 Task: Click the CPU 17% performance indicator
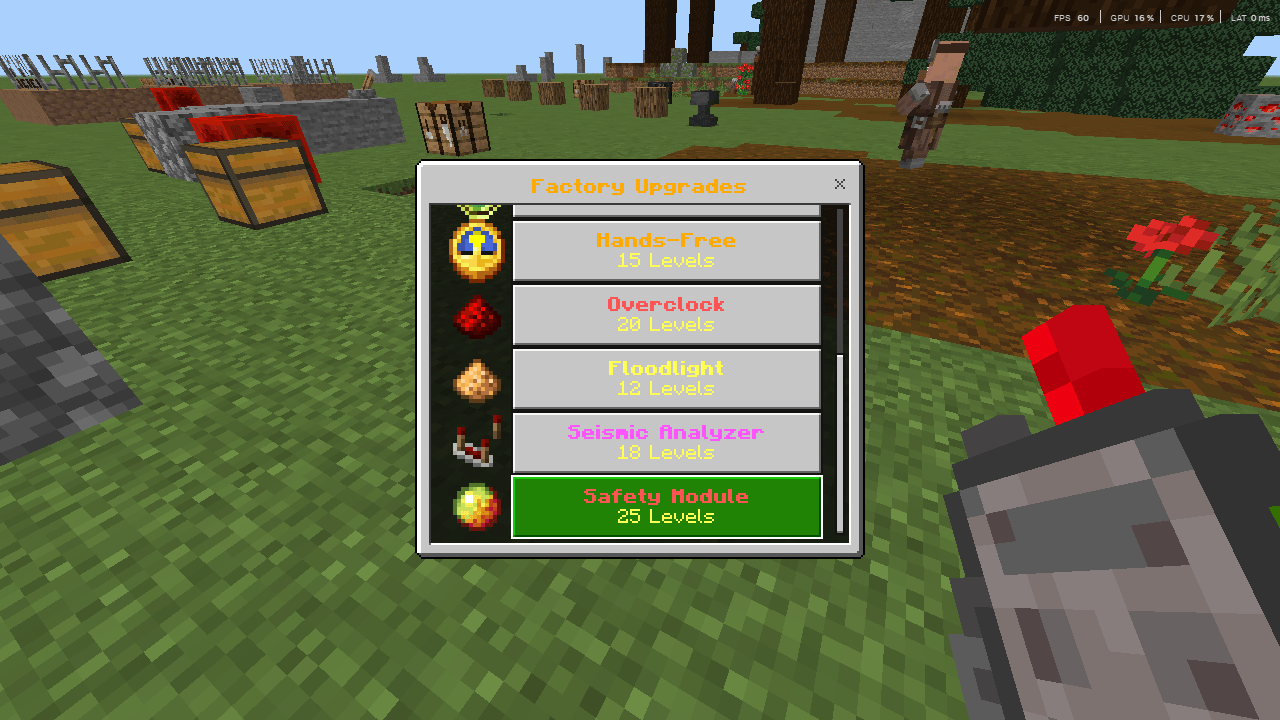(1193, 17)
